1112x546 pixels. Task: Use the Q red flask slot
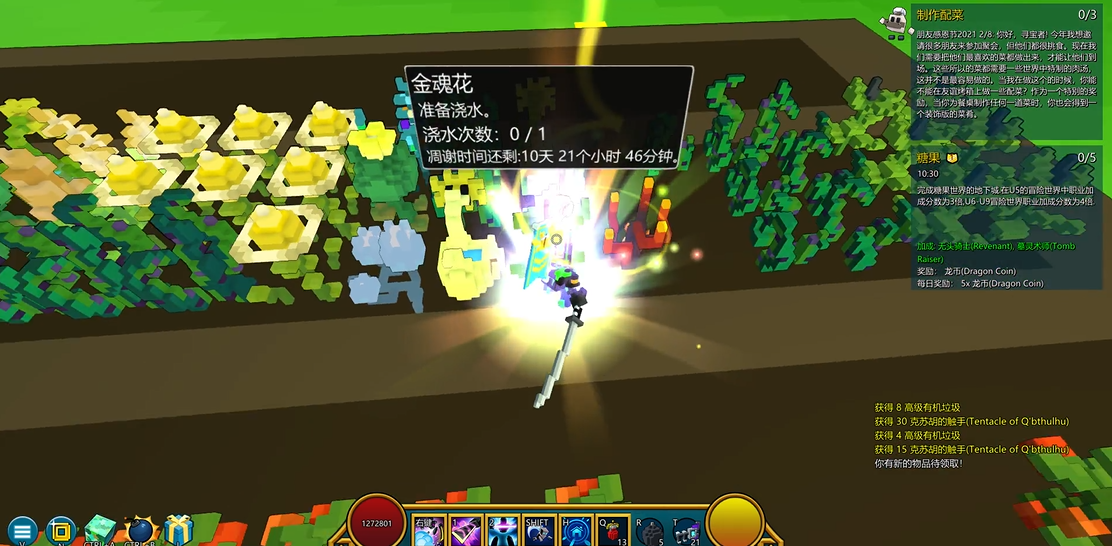click(x=612, y=532)
